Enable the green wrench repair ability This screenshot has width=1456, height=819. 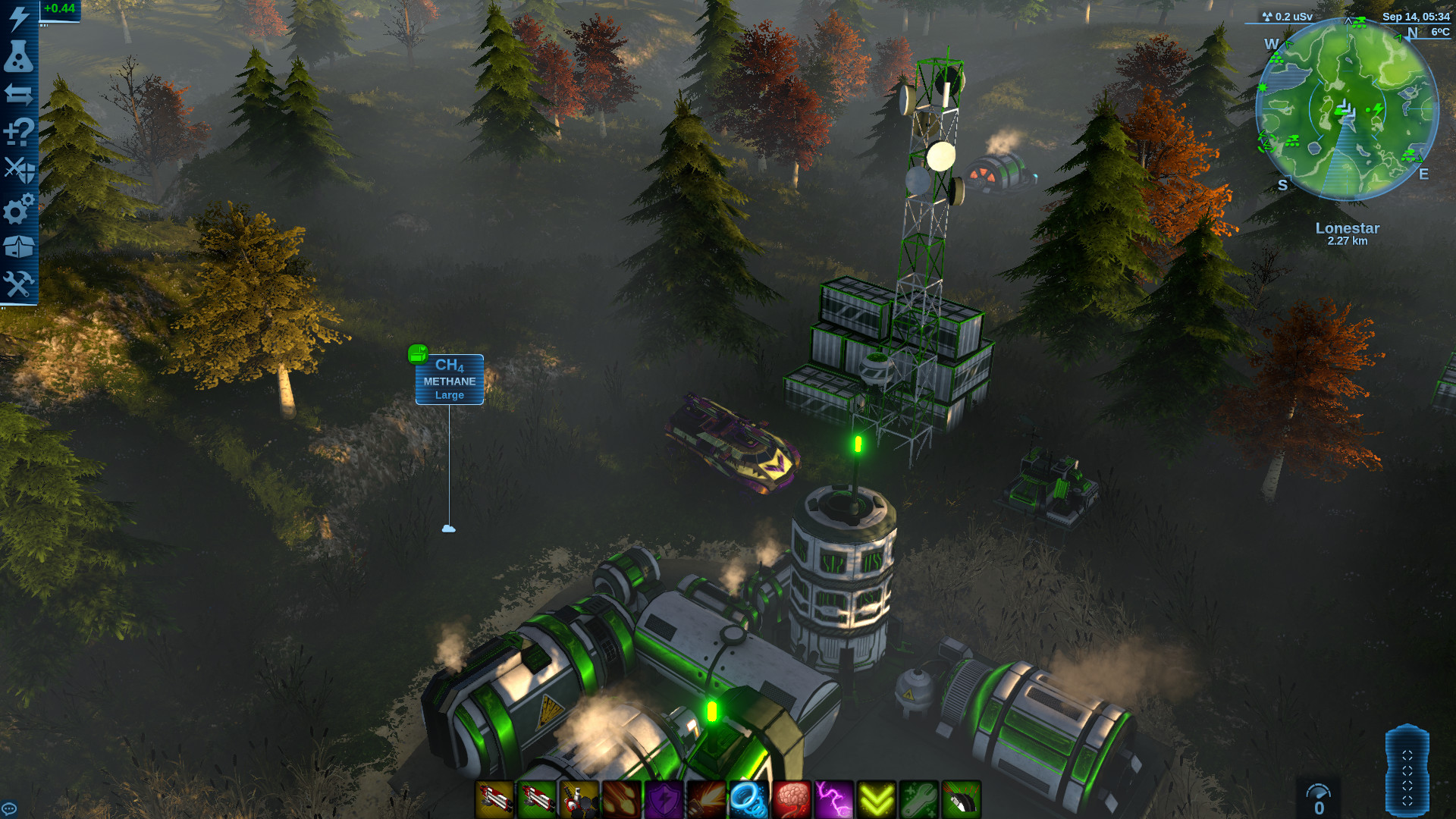919,800
